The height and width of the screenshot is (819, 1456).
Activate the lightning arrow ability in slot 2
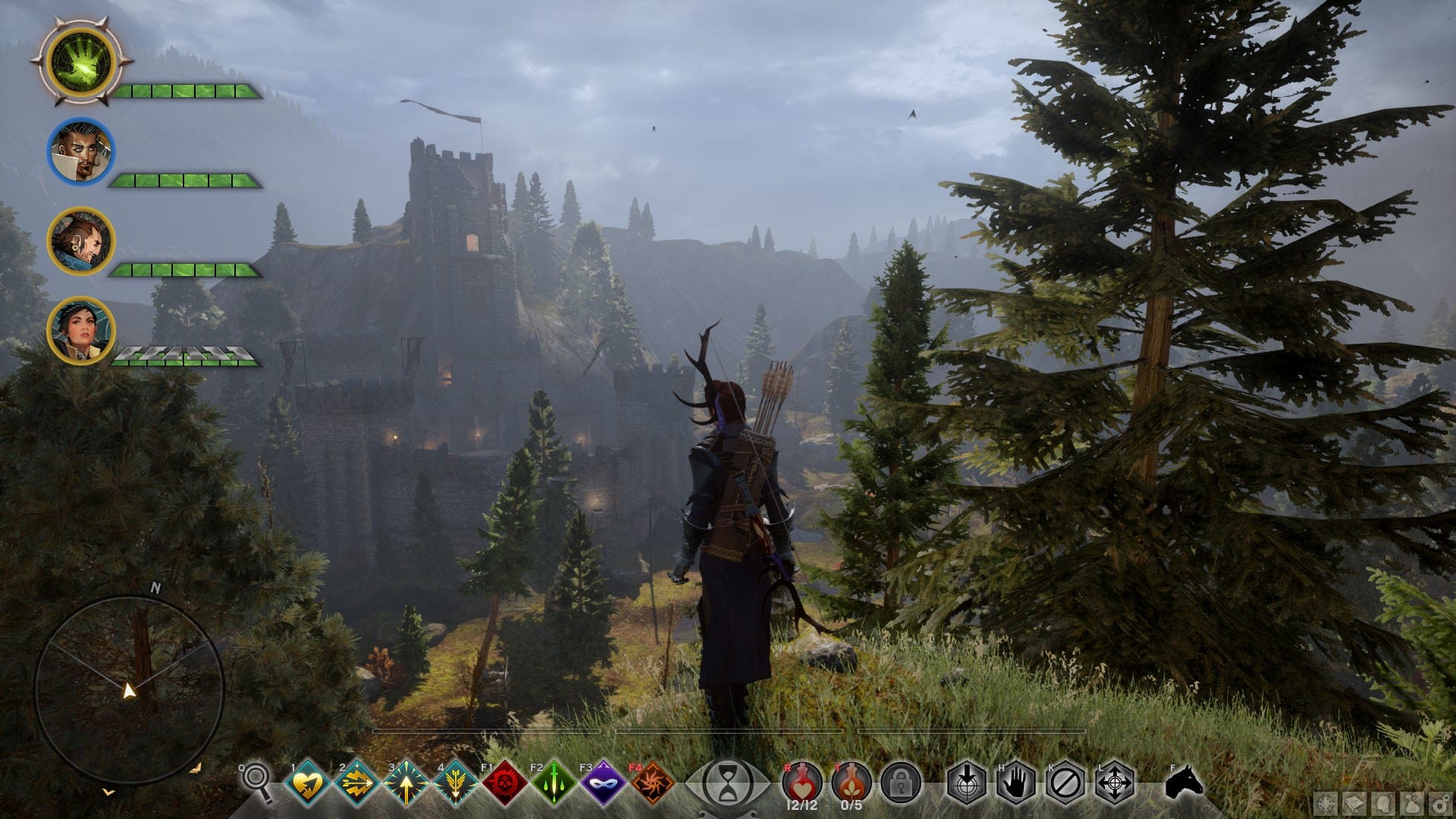[x=358, y=782]
